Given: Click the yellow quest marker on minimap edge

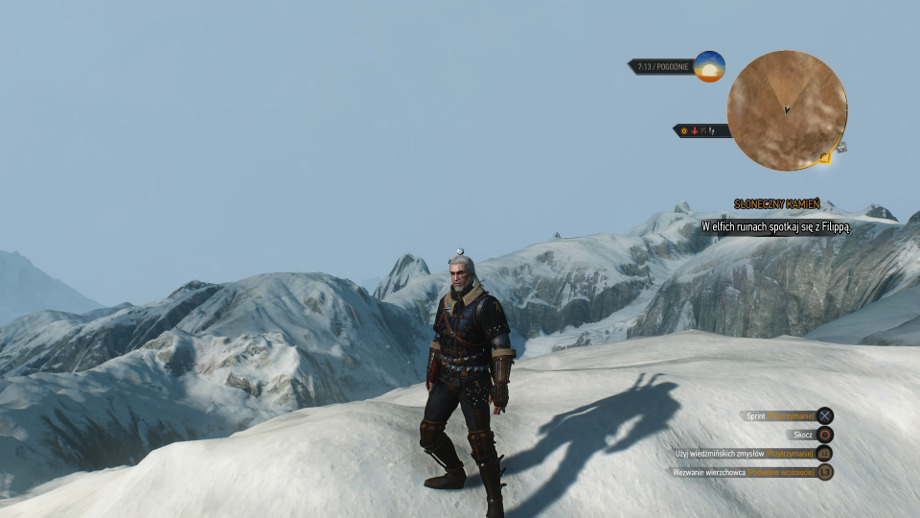Looking at the screenshot, I should pos(824,157).
